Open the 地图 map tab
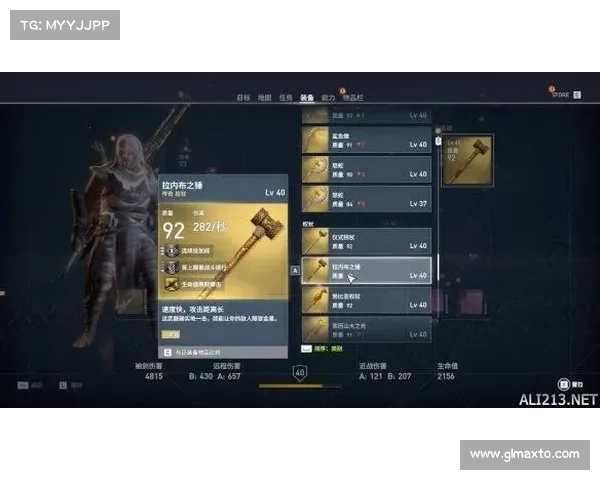600x480 pixels. pyautogui.click(x=264, y=97)
